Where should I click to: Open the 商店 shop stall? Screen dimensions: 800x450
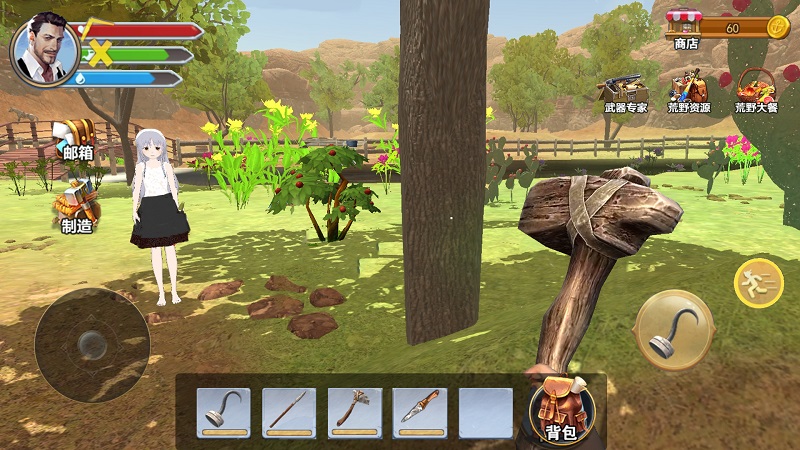(x=685, y=28)
